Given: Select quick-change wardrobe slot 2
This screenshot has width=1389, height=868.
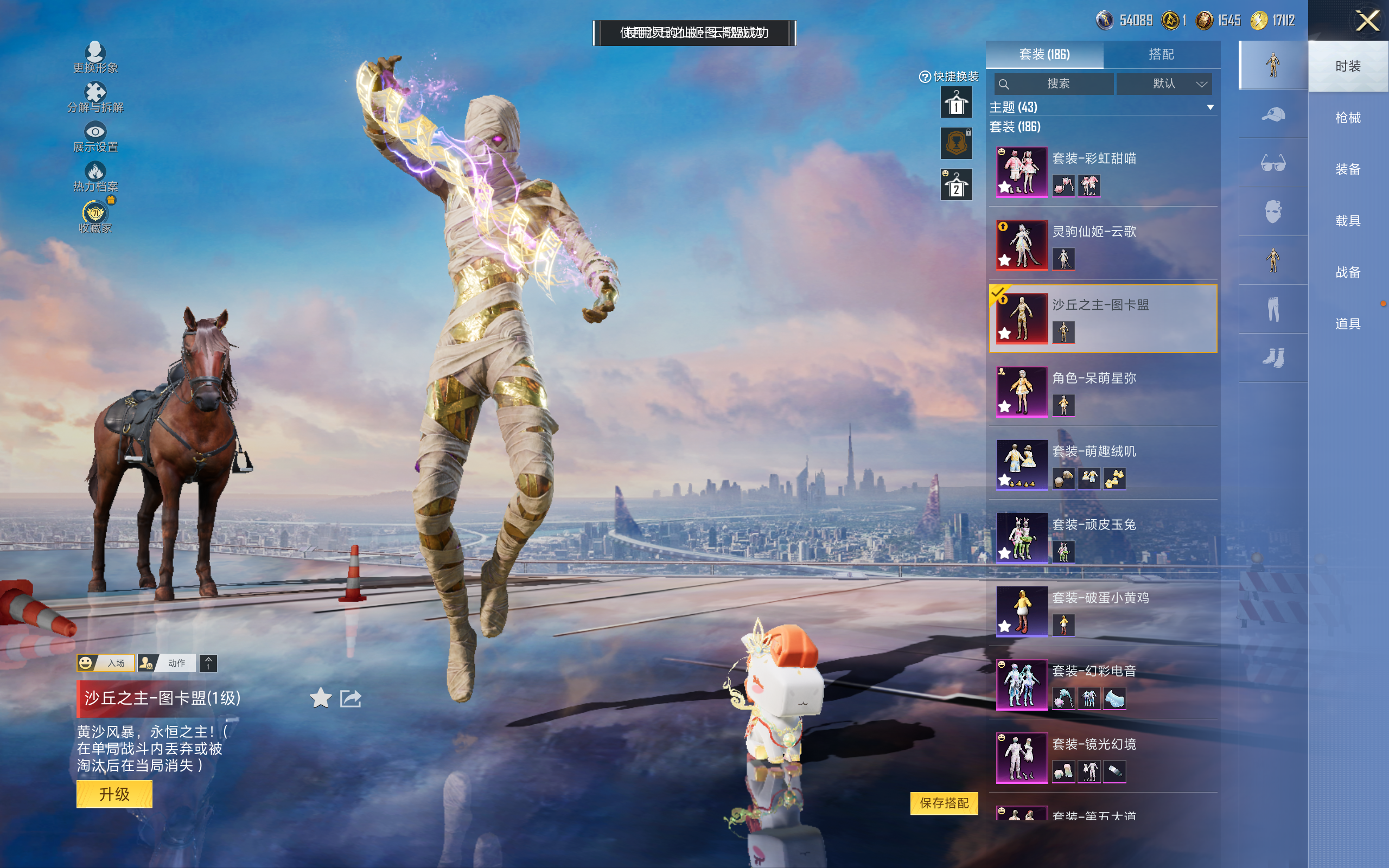Looking at the screenshot, I should [x=955, y=185].
